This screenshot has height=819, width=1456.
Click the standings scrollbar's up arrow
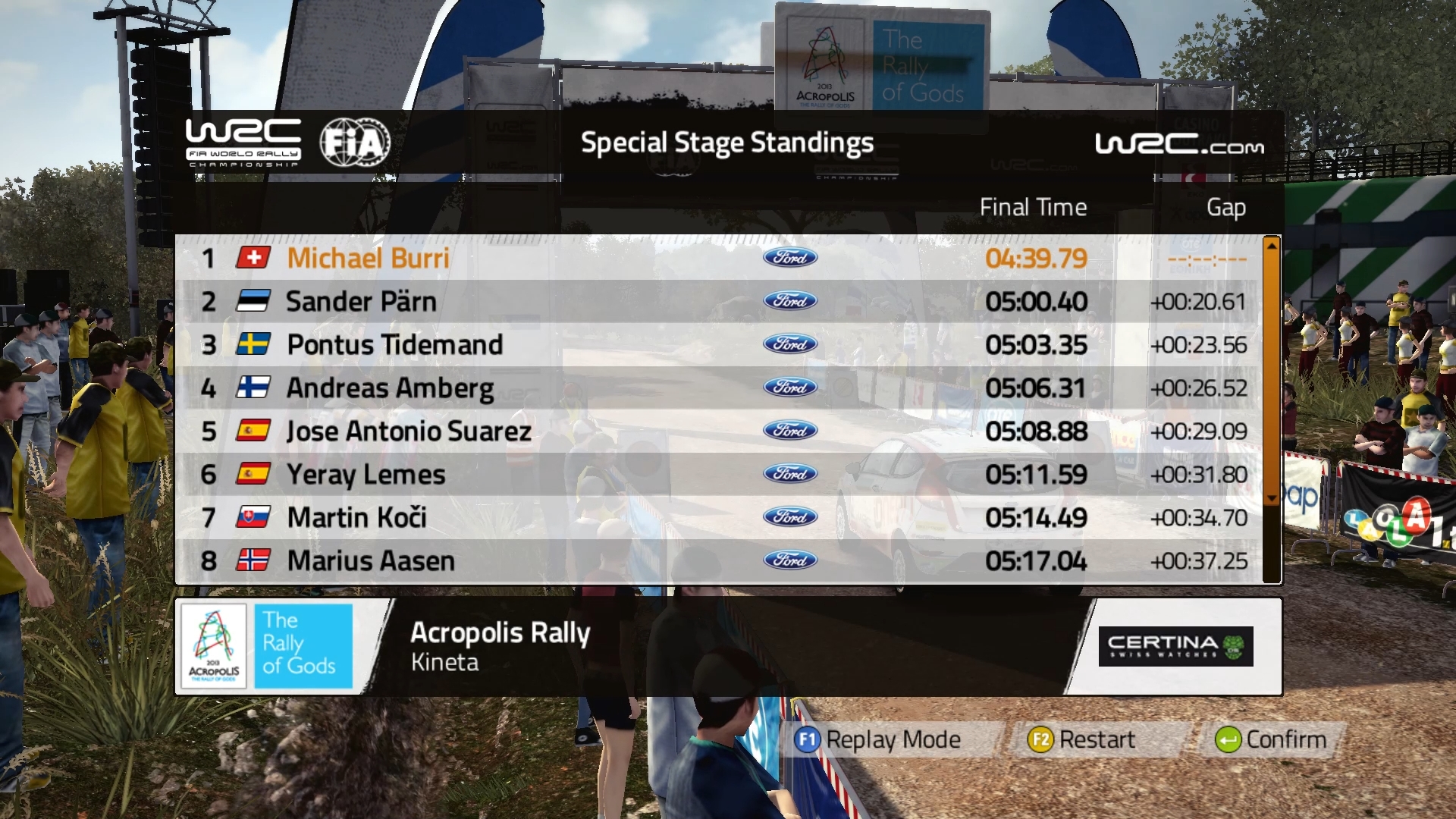1272,246
